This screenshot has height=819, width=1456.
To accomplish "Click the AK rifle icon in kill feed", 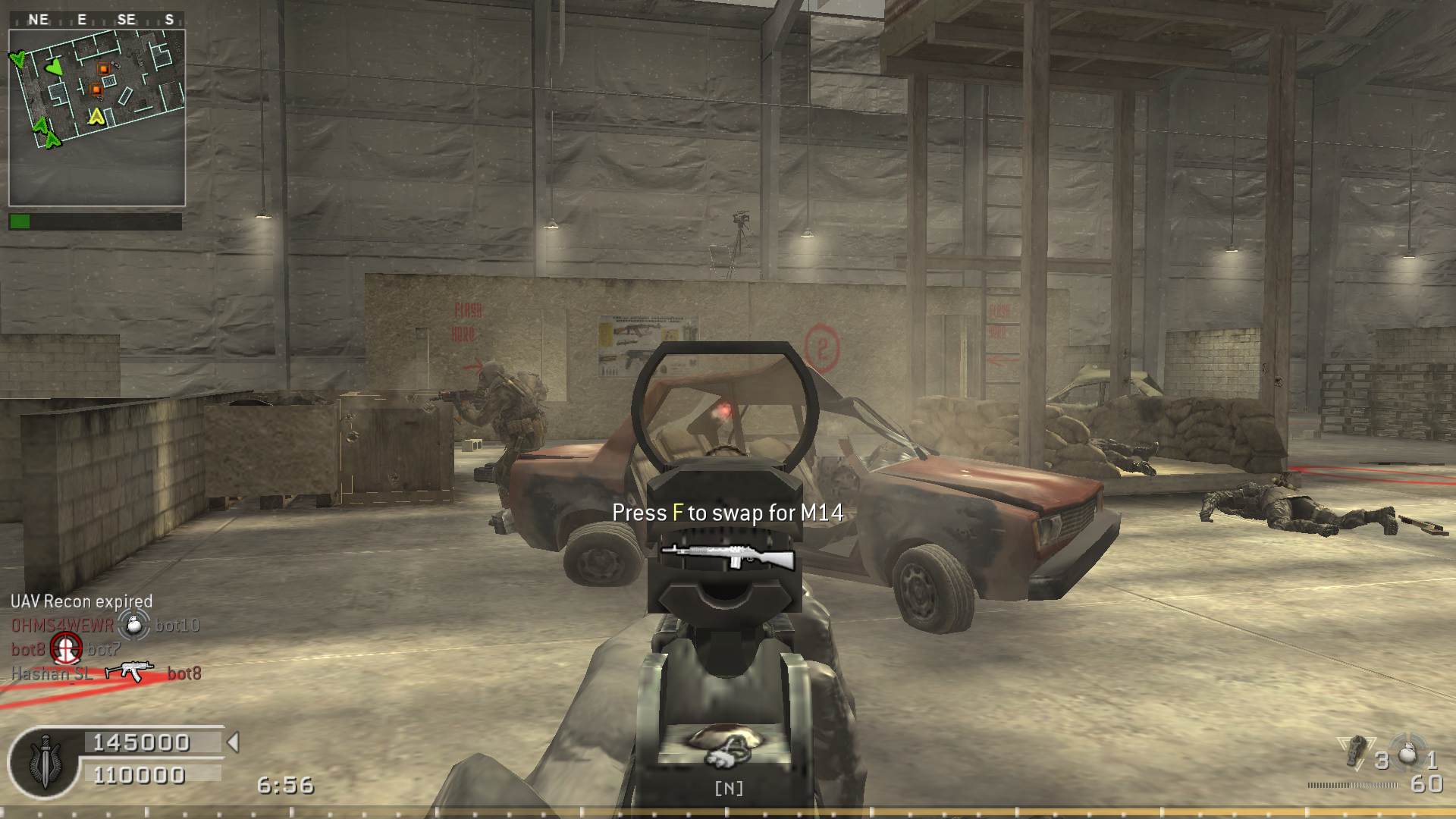I will pyautogui.click(x=129, y=672).
